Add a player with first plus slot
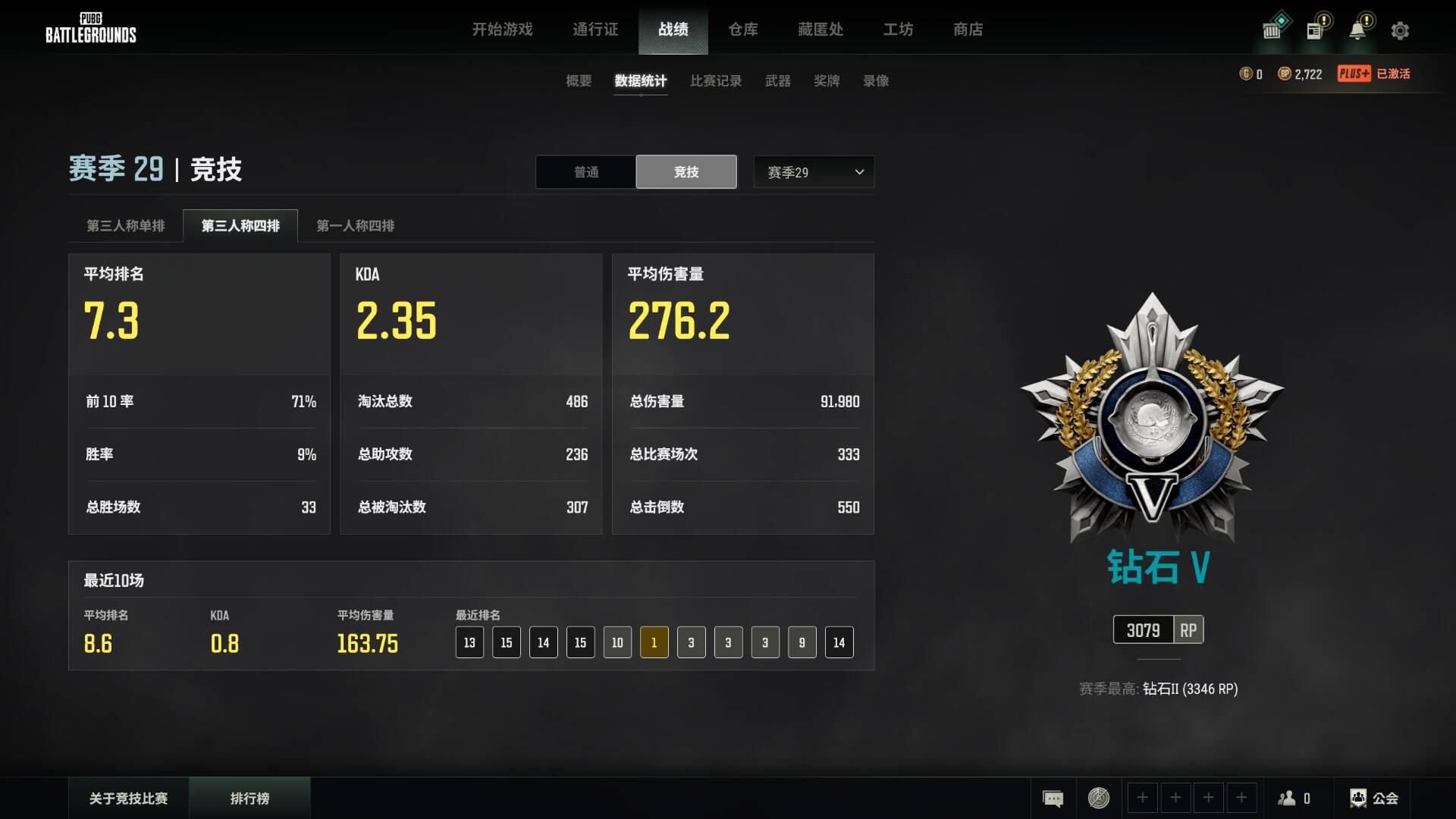This screenshot has height=819, width=1456. (x=1143, y=798)
